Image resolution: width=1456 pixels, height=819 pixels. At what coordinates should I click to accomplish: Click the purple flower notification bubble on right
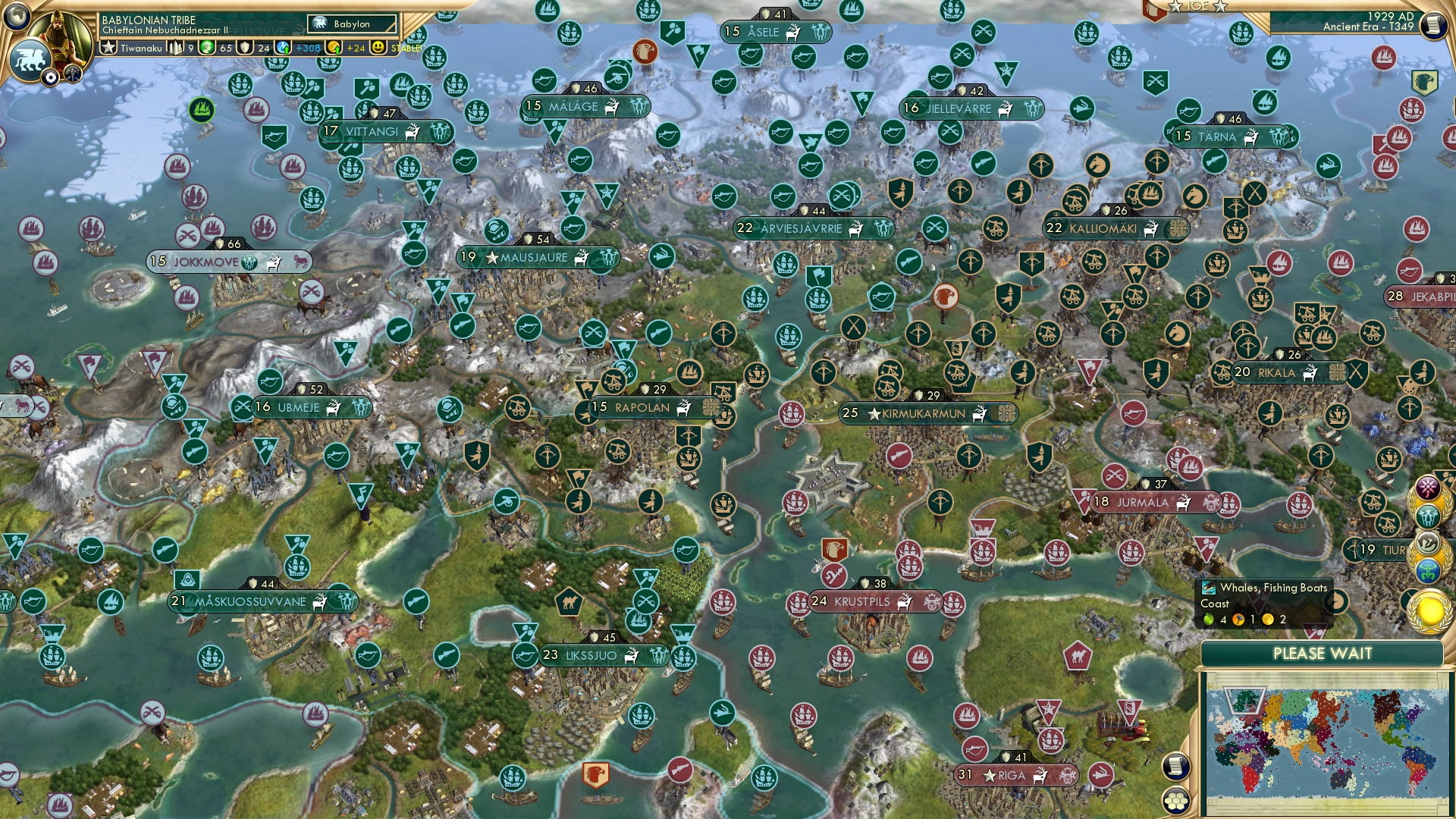click(1427, 485)
